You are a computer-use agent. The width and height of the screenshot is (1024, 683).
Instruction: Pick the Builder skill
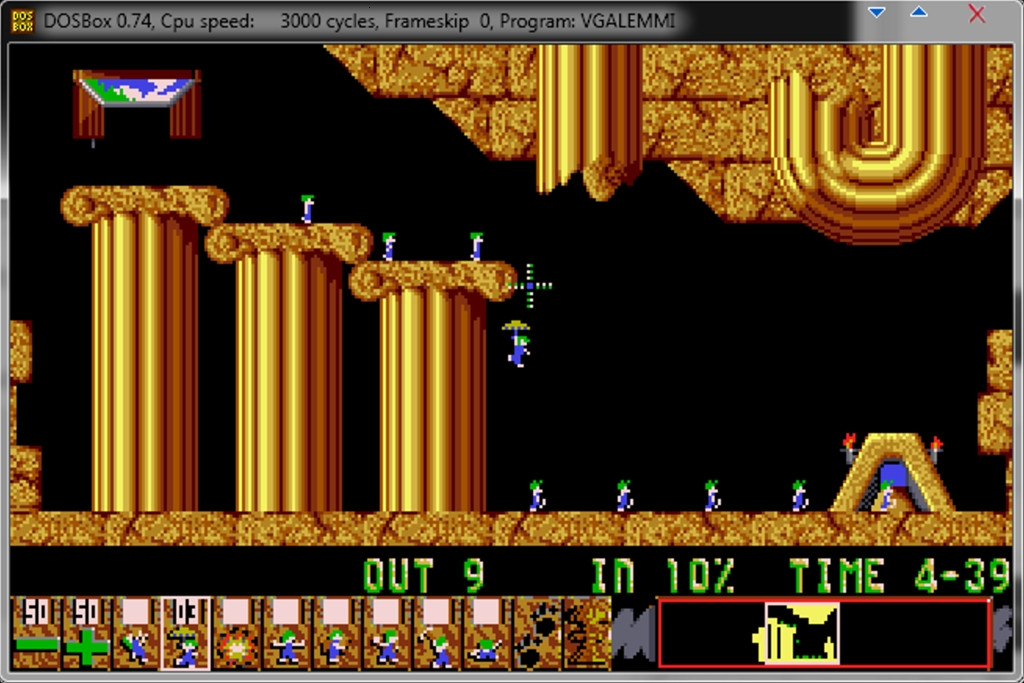(x=337, y=633)
